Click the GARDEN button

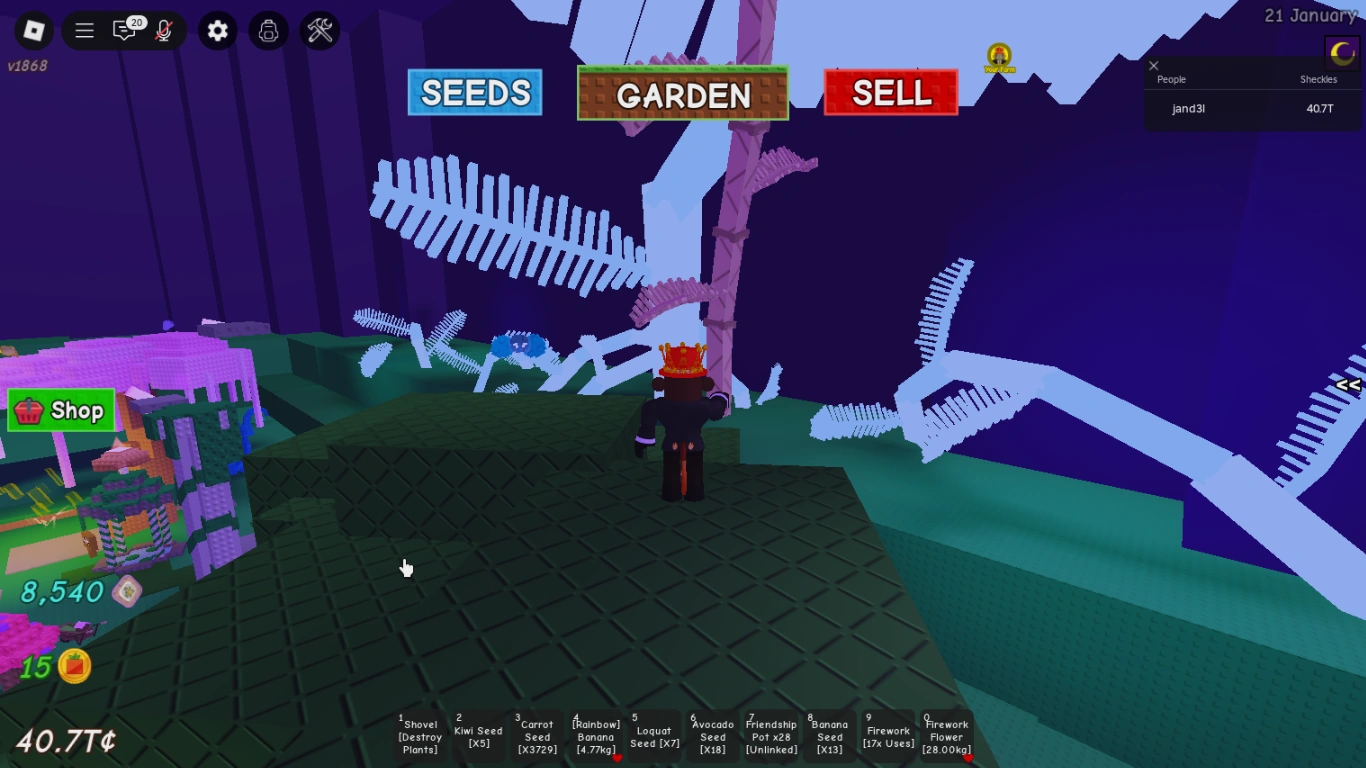click(683, 95)
